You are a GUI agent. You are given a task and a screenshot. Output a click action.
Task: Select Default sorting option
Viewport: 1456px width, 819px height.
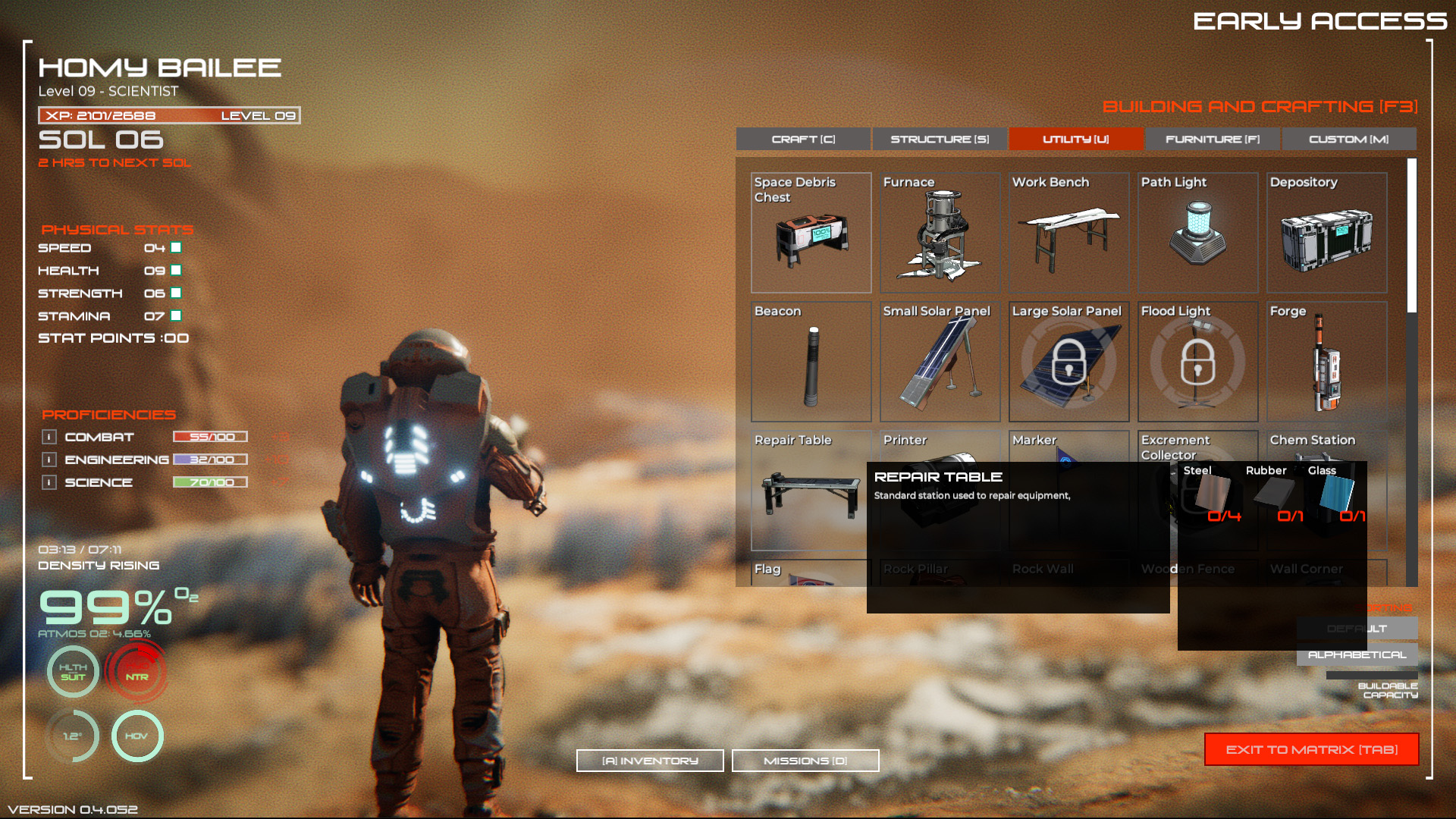pyautogui.click(x=1358, y=628)
